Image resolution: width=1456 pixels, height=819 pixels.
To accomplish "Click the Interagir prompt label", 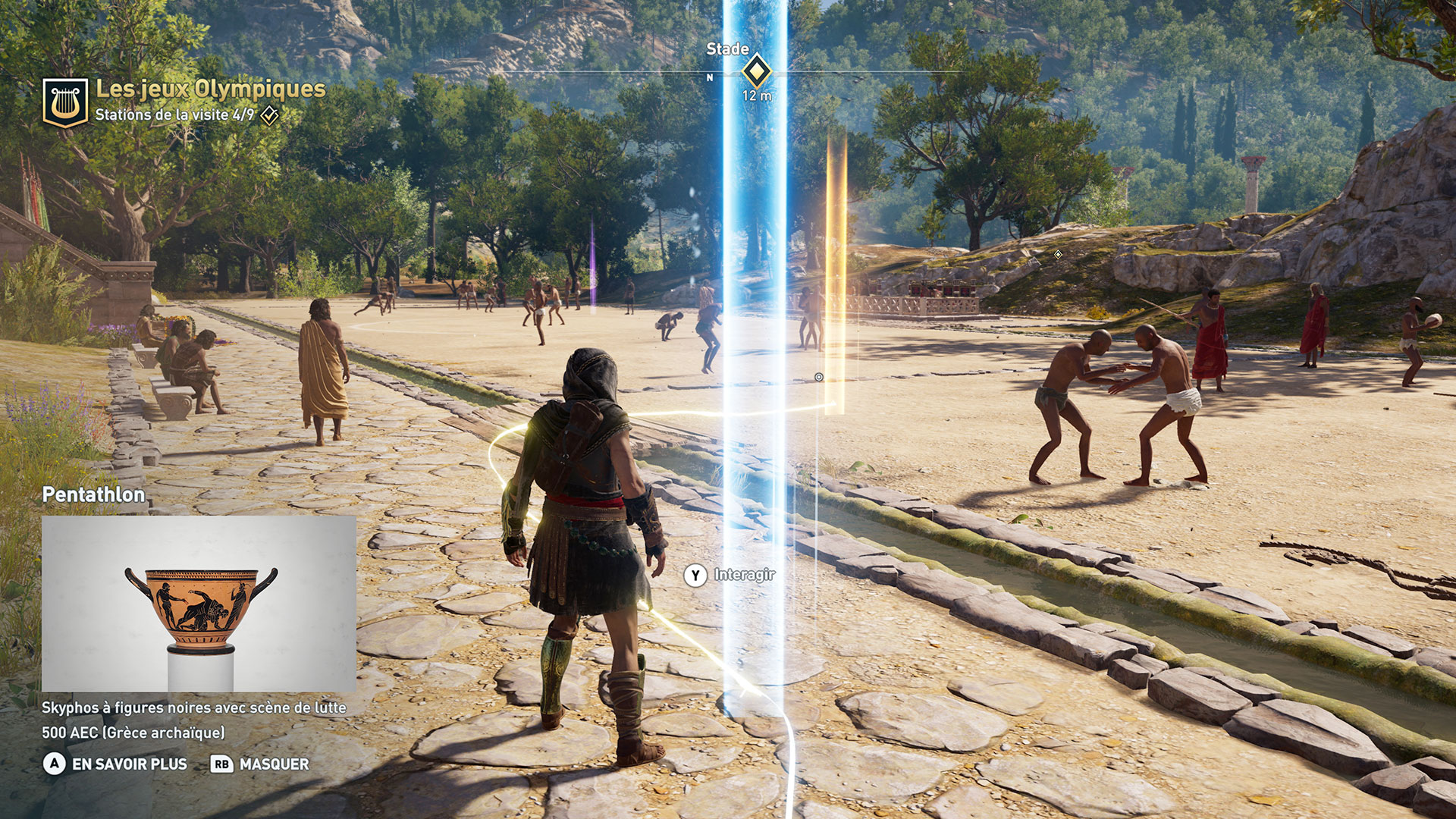I will 744,575.
